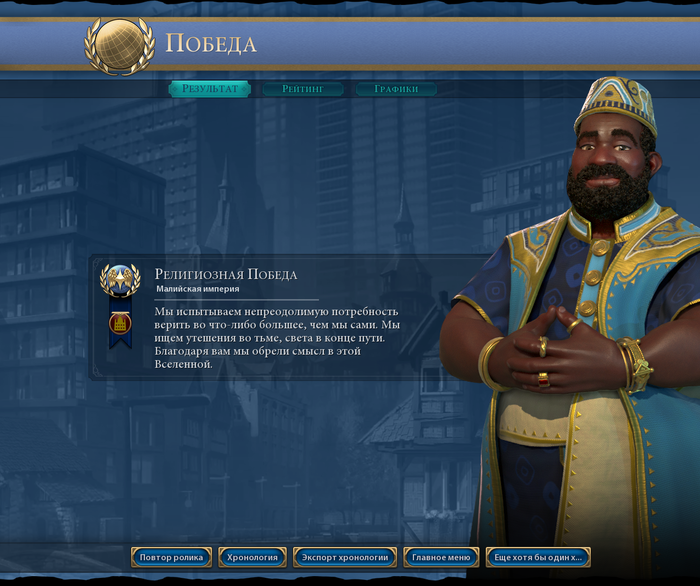Choose Экспорт хронологии
Screen dimensions: 700x586
(345, 557)
